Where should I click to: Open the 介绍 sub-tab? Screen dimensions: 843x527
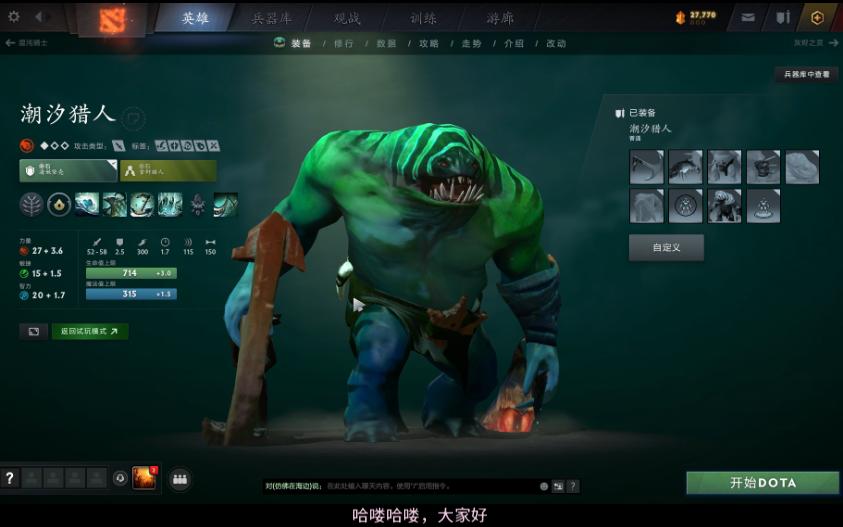pos(514,44)
